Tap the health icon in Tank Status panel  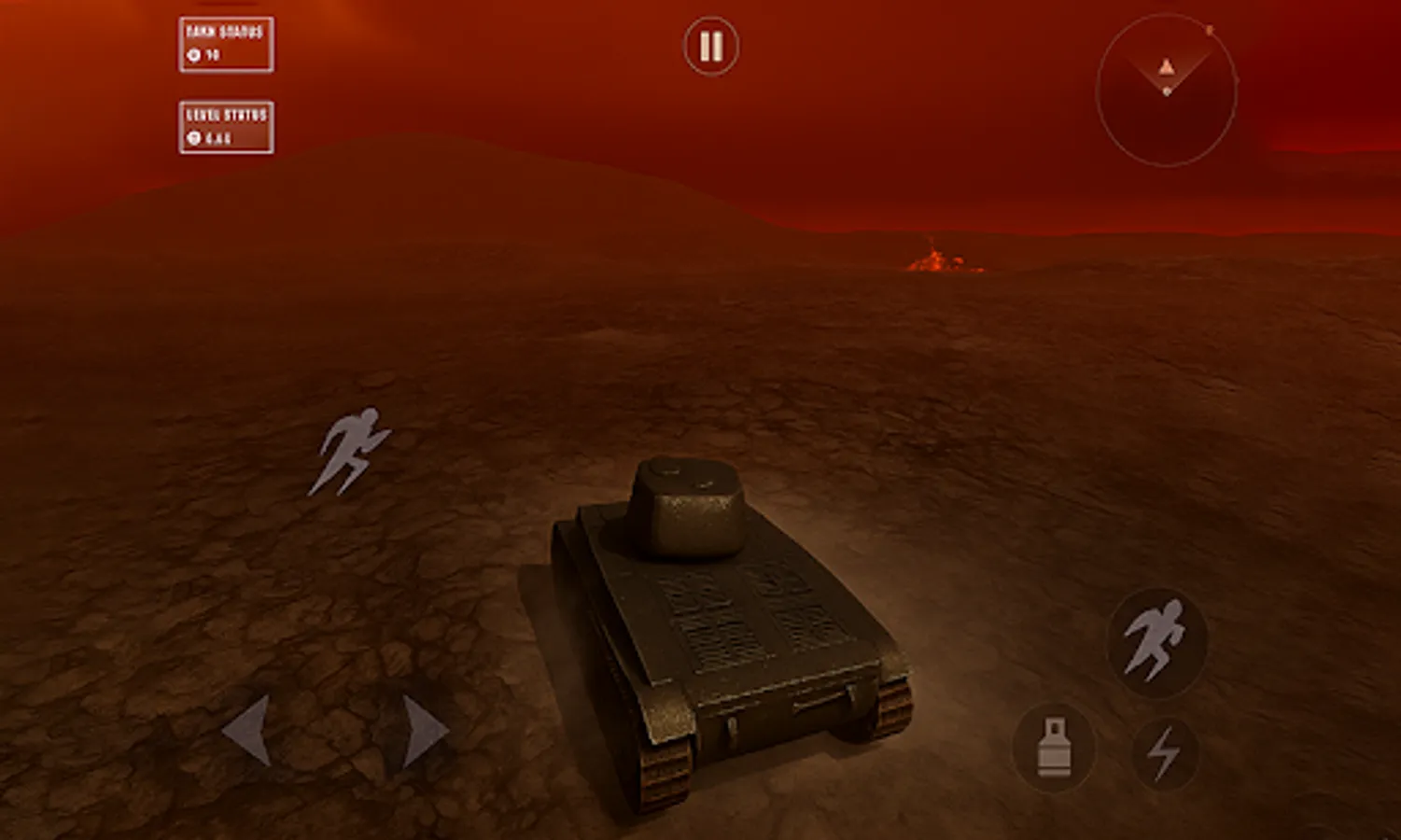pyautogui.click(x=192, y=56)
